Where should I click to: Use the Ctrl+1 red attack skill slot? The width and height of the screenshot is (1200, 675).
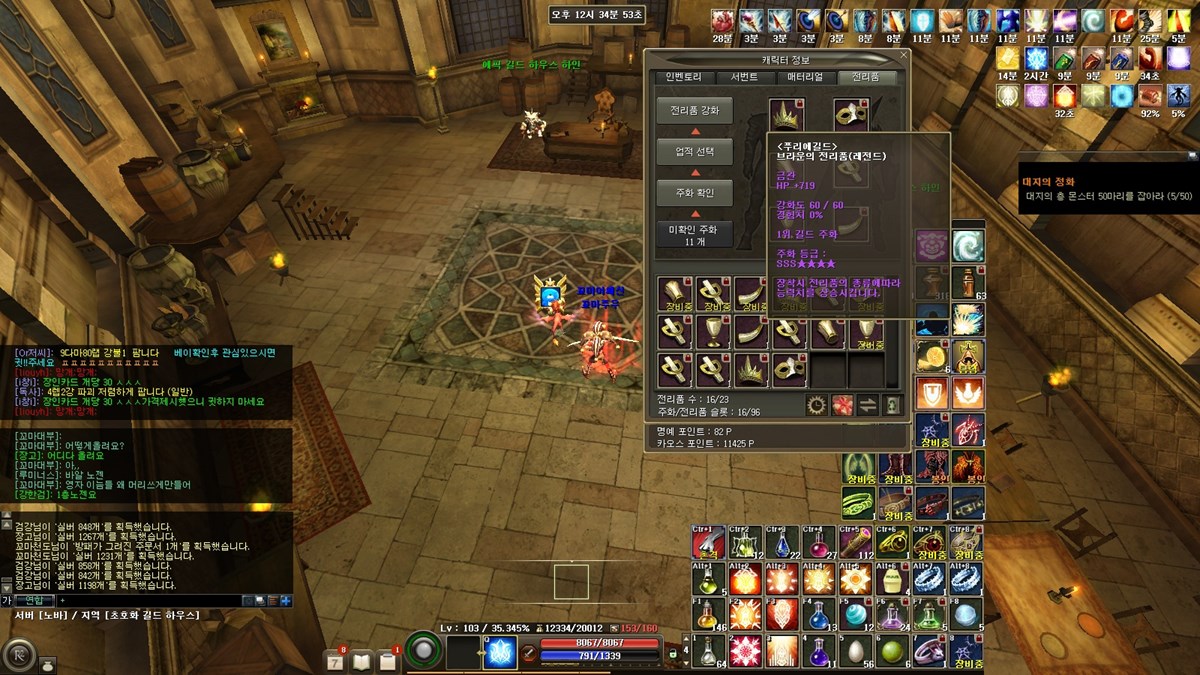[x=708, y=542]
